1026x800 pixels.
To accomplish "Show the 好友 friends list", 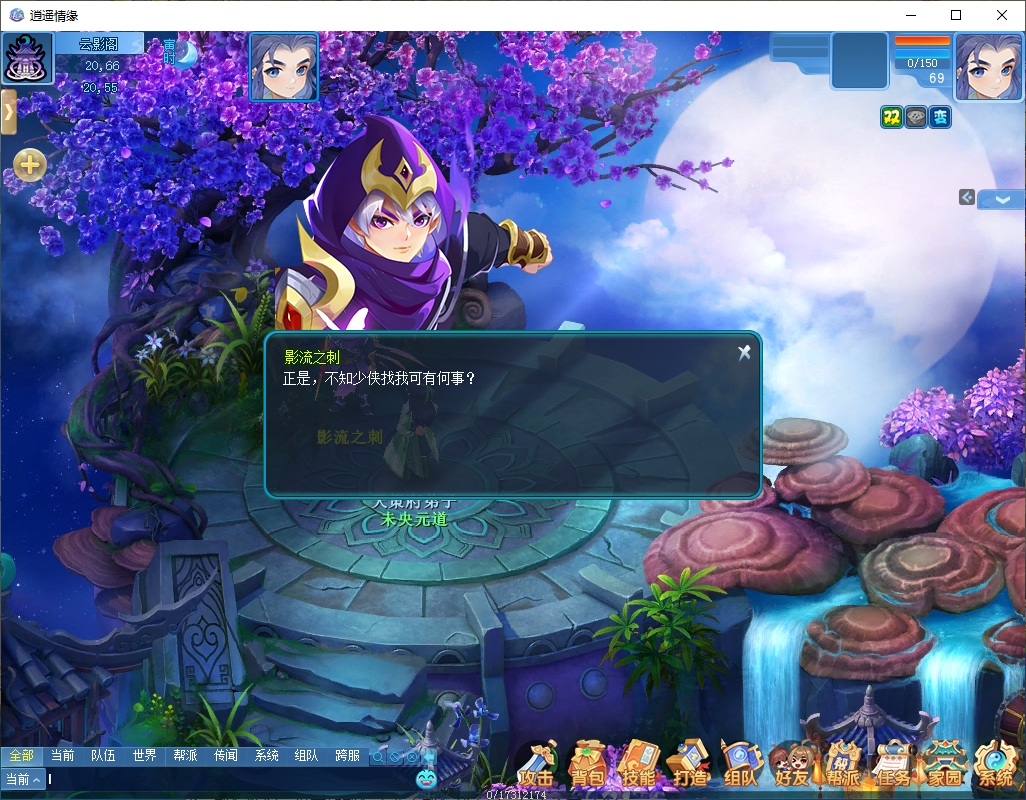I will point(792,767).
